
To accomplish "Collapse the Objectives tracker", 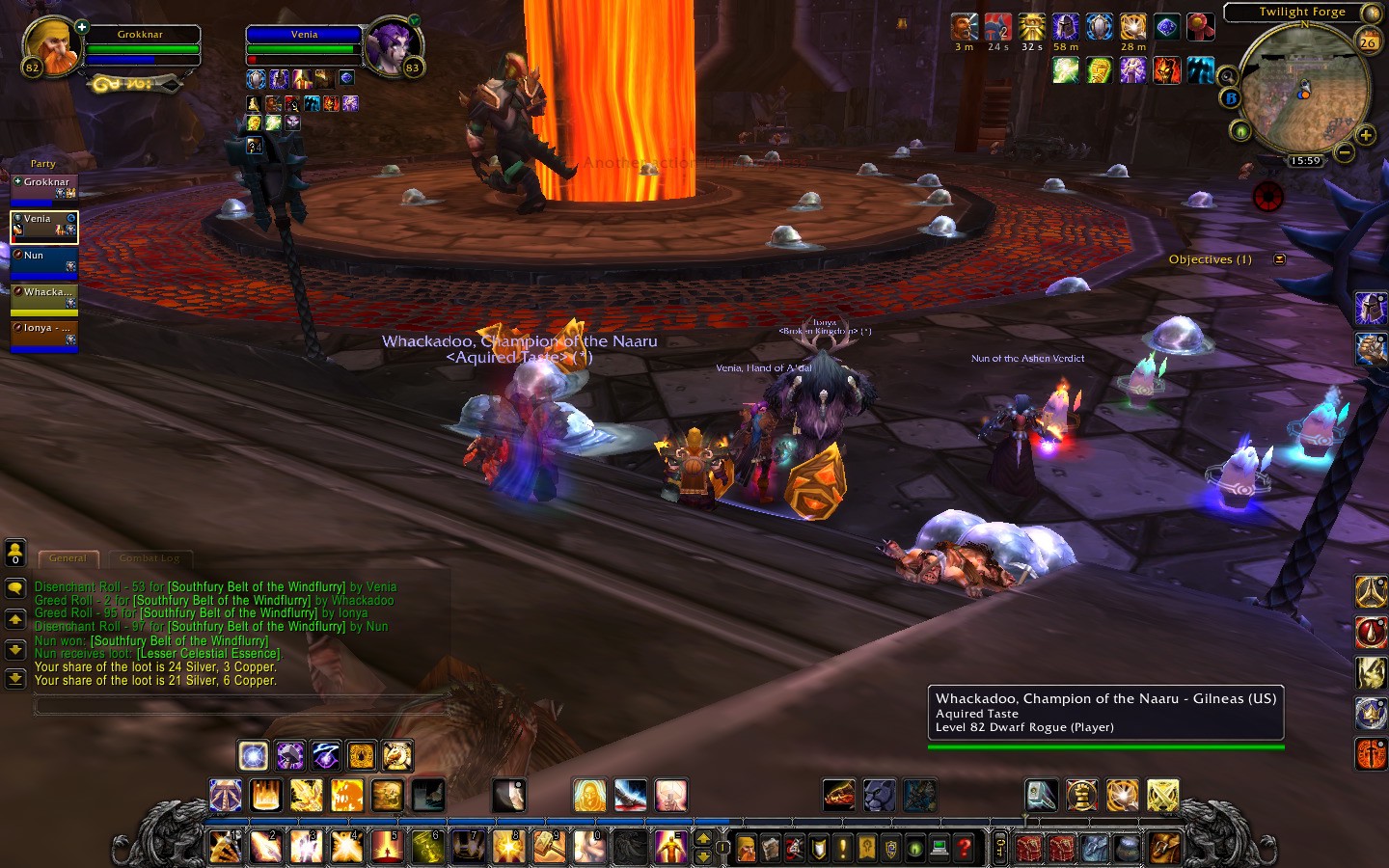I will point(1280,259).
